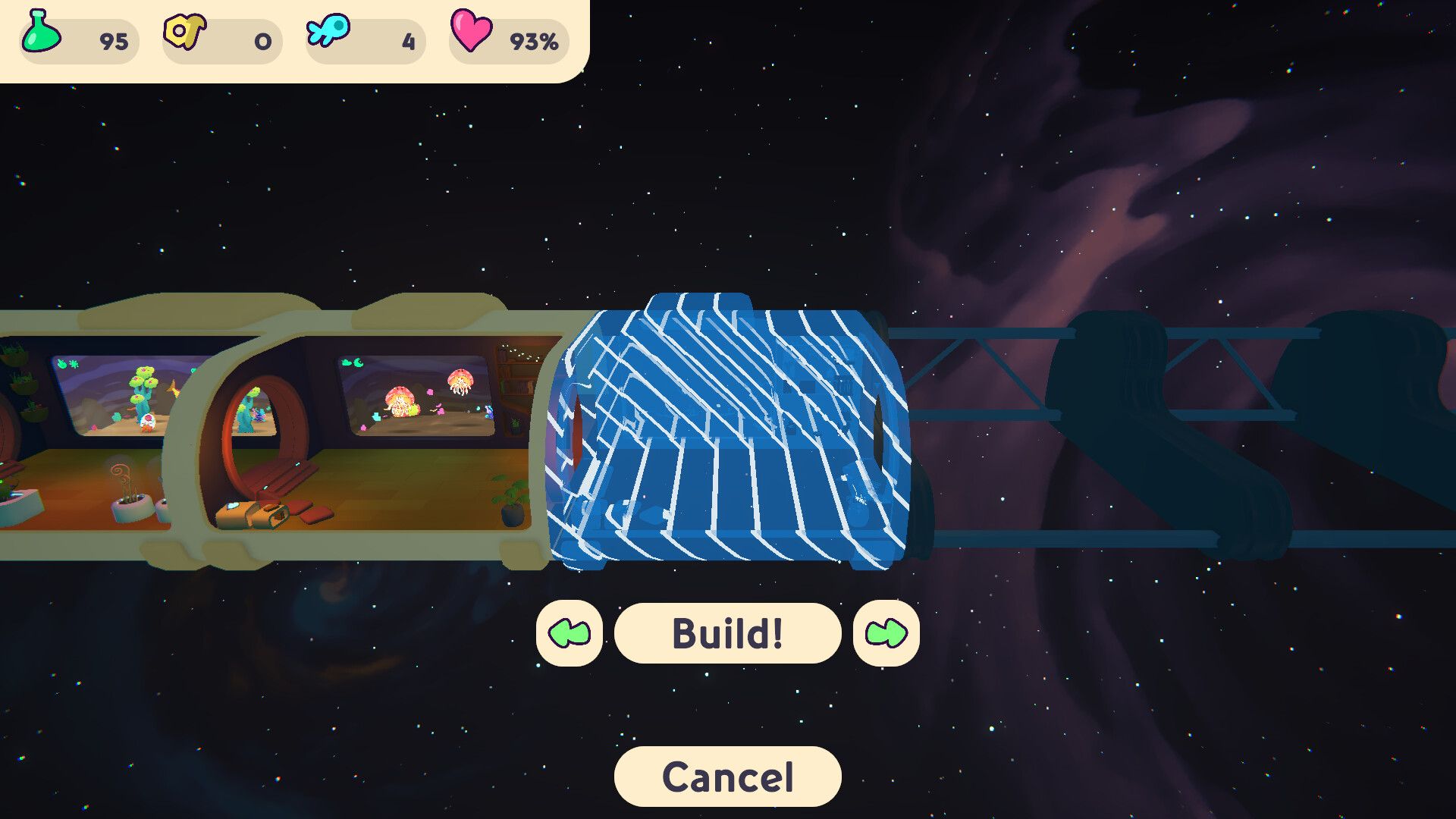Confirm with the Build! button
Screen dimensions: 1456x819
727,633
